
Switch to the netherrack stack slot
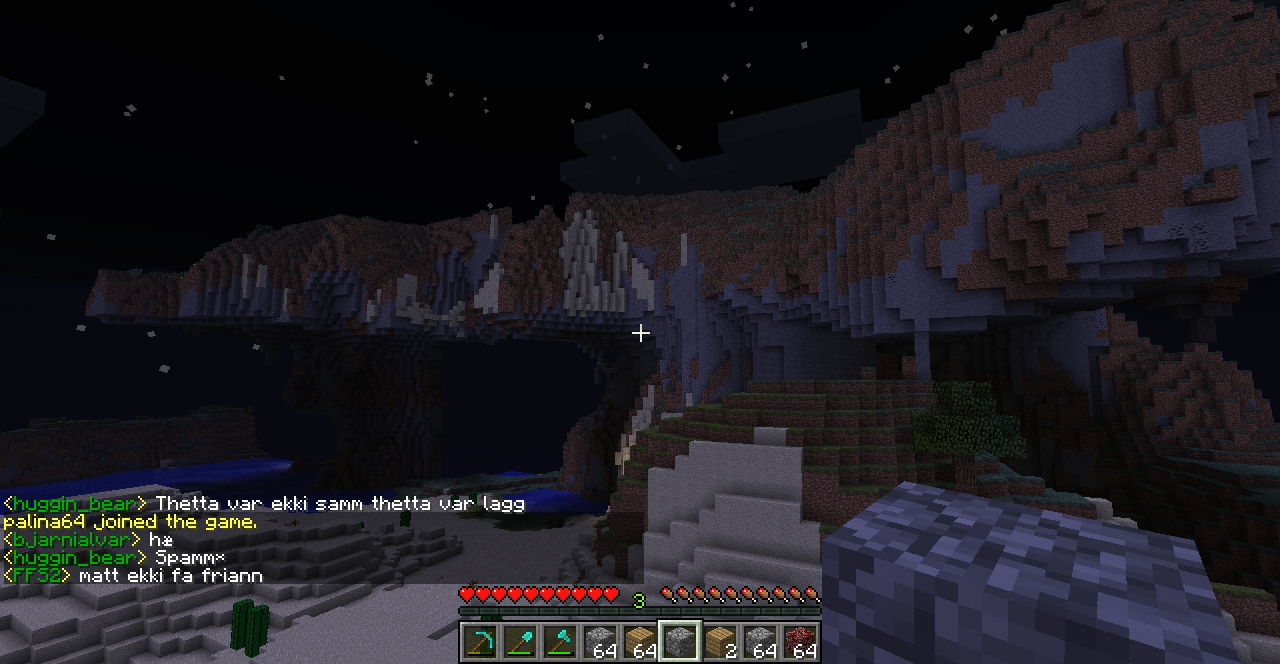tap(800, 641)
